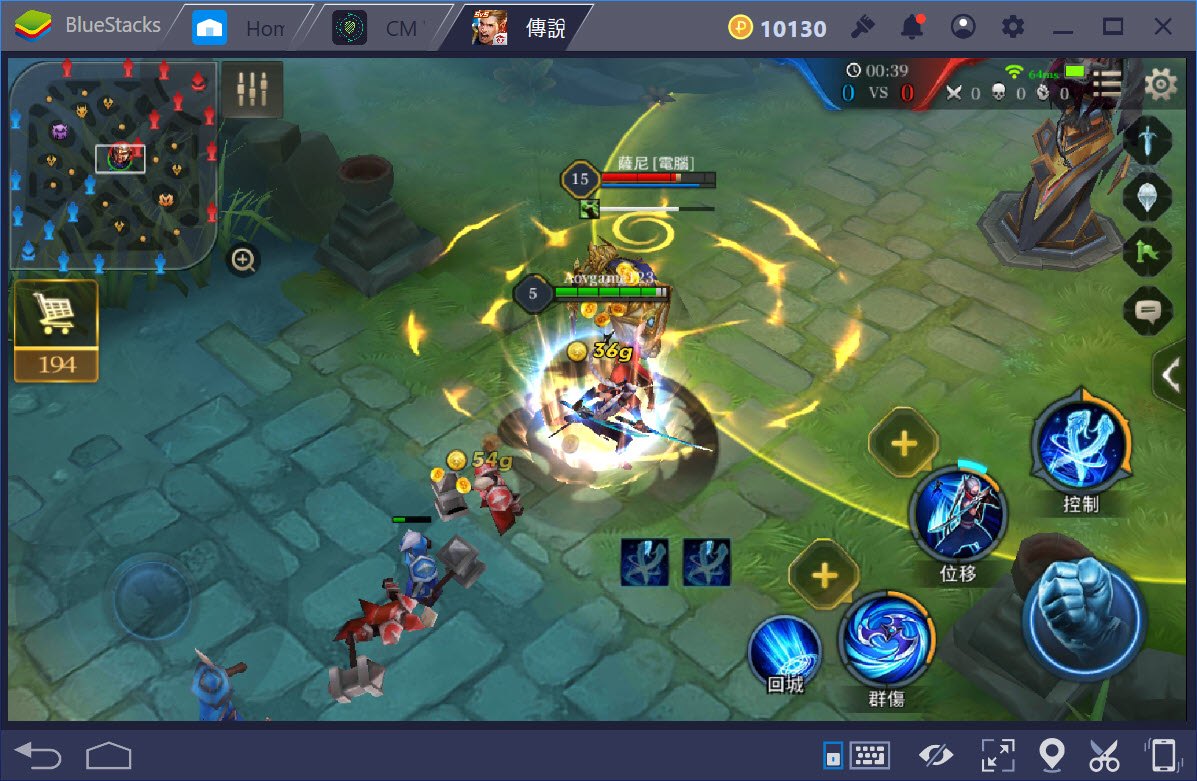Send the sword attack signal

pyautogui.click(x=1147, y=139)
